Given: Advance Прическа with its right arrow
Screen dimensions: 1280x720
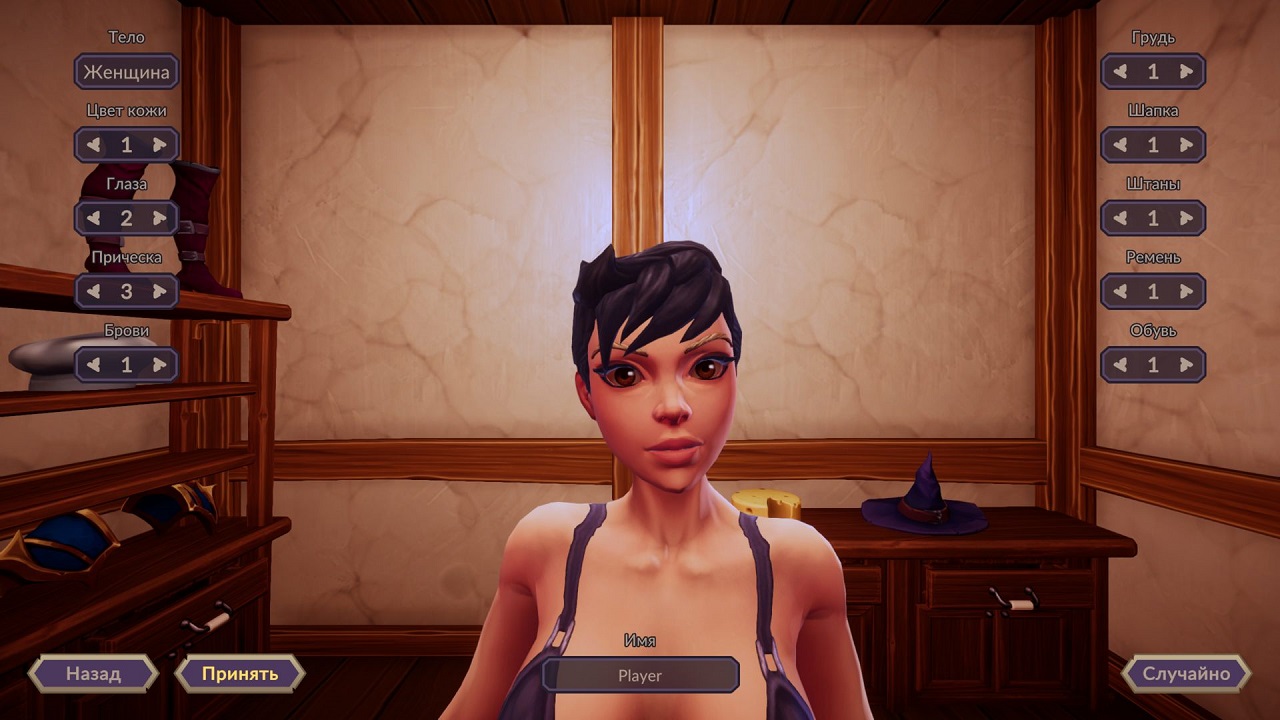Looking at the screenshot, I should [x=159, y=292].
